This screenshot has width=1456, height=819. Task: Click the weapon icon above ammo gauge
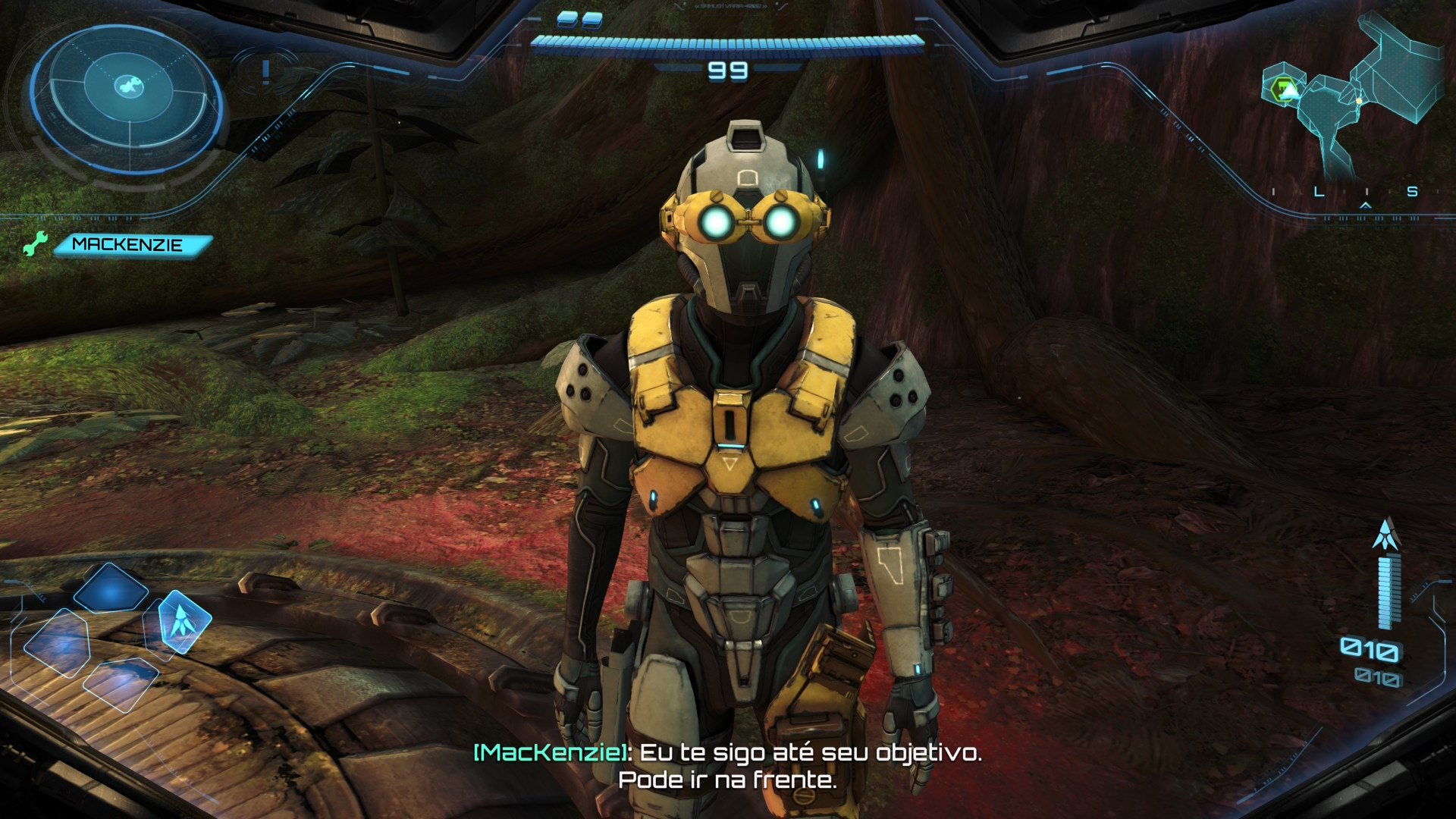click(x=1385, y=534)
